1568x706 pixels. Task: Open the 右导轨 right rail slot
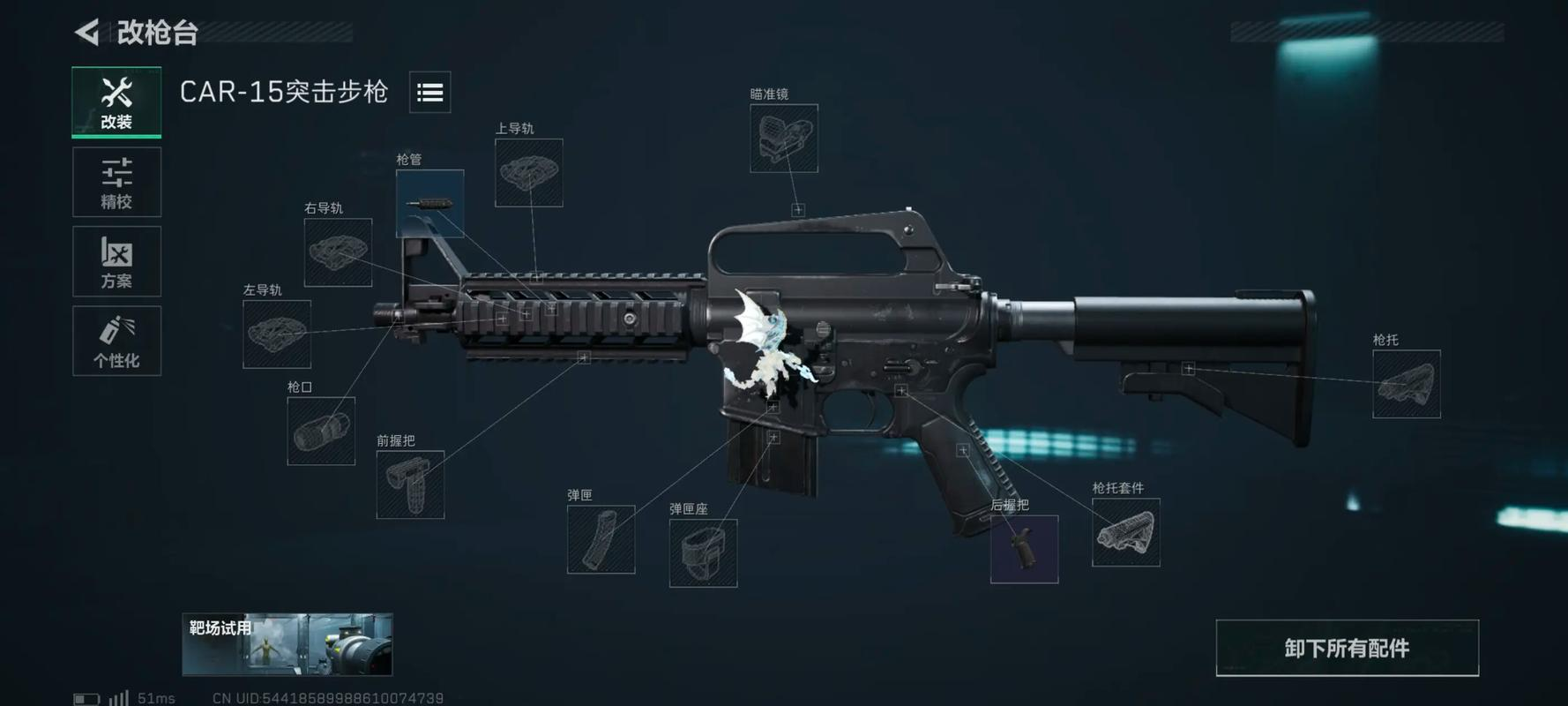(338, 252)
